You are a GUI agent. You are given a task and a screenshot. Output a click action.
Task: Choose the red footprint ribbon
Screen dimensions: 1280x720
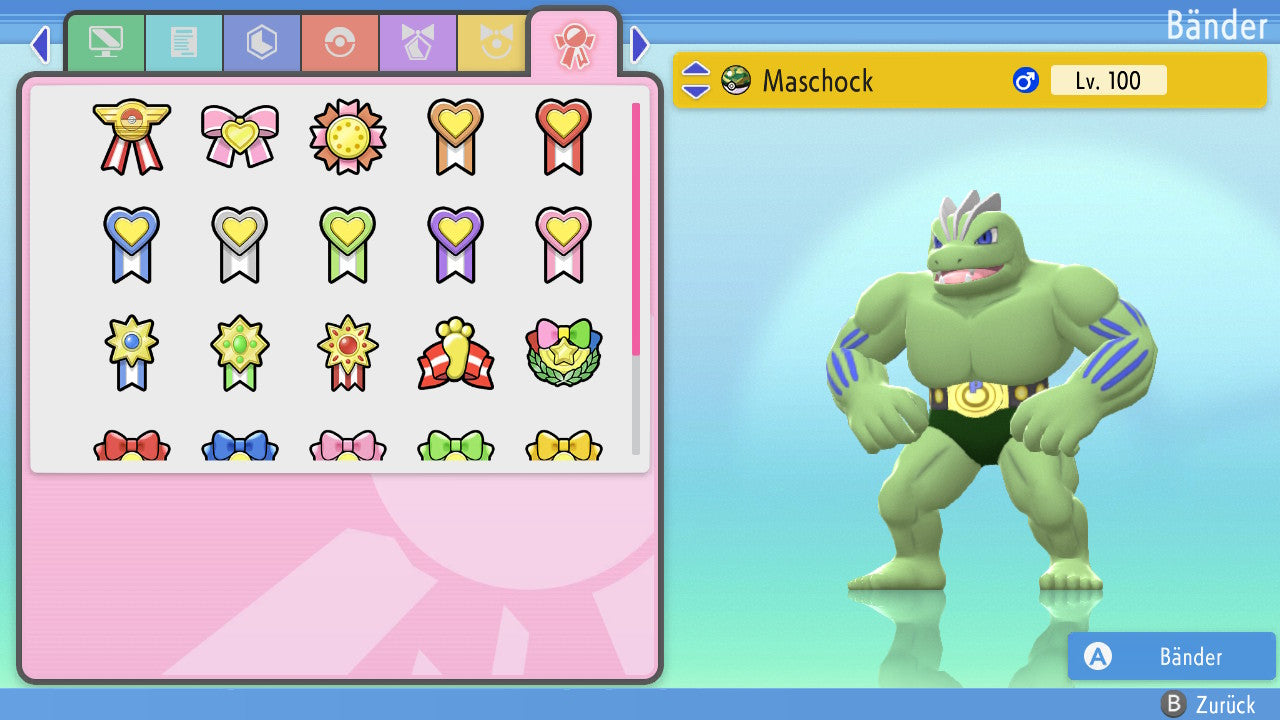(x=455, y=354)
